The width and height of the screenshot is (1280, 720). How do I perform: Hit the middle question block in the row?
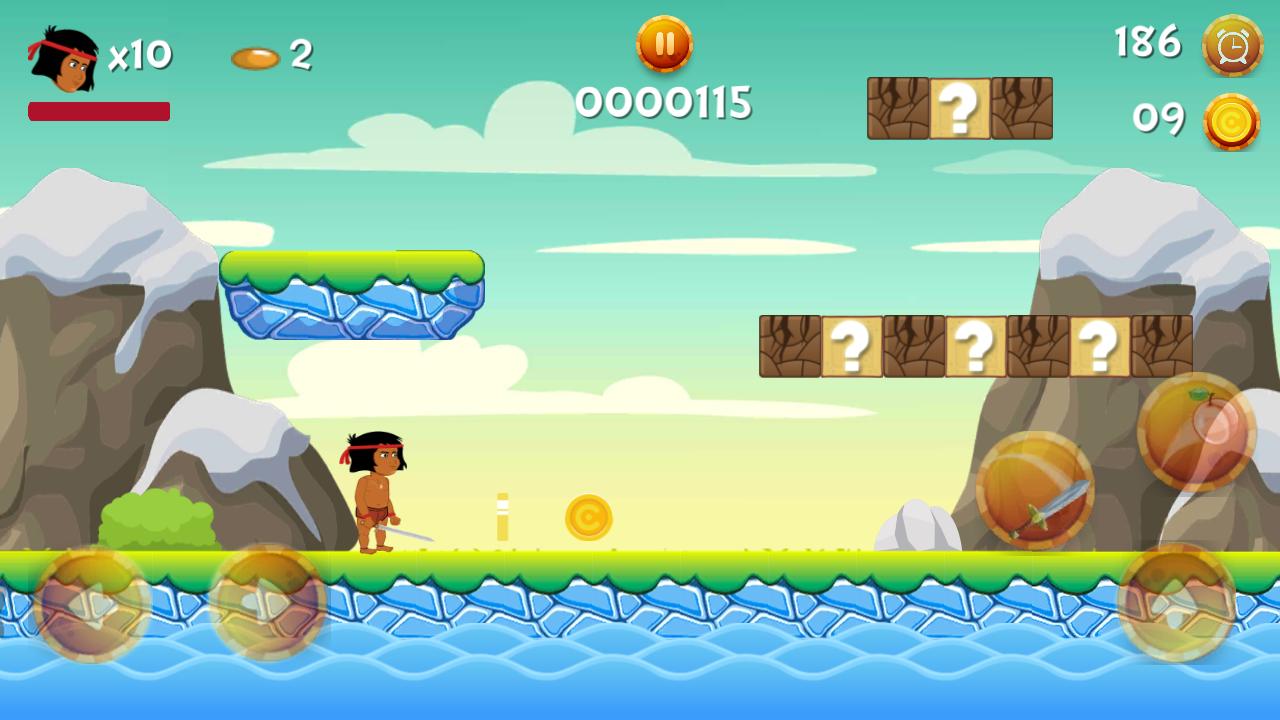click(975, 345)
